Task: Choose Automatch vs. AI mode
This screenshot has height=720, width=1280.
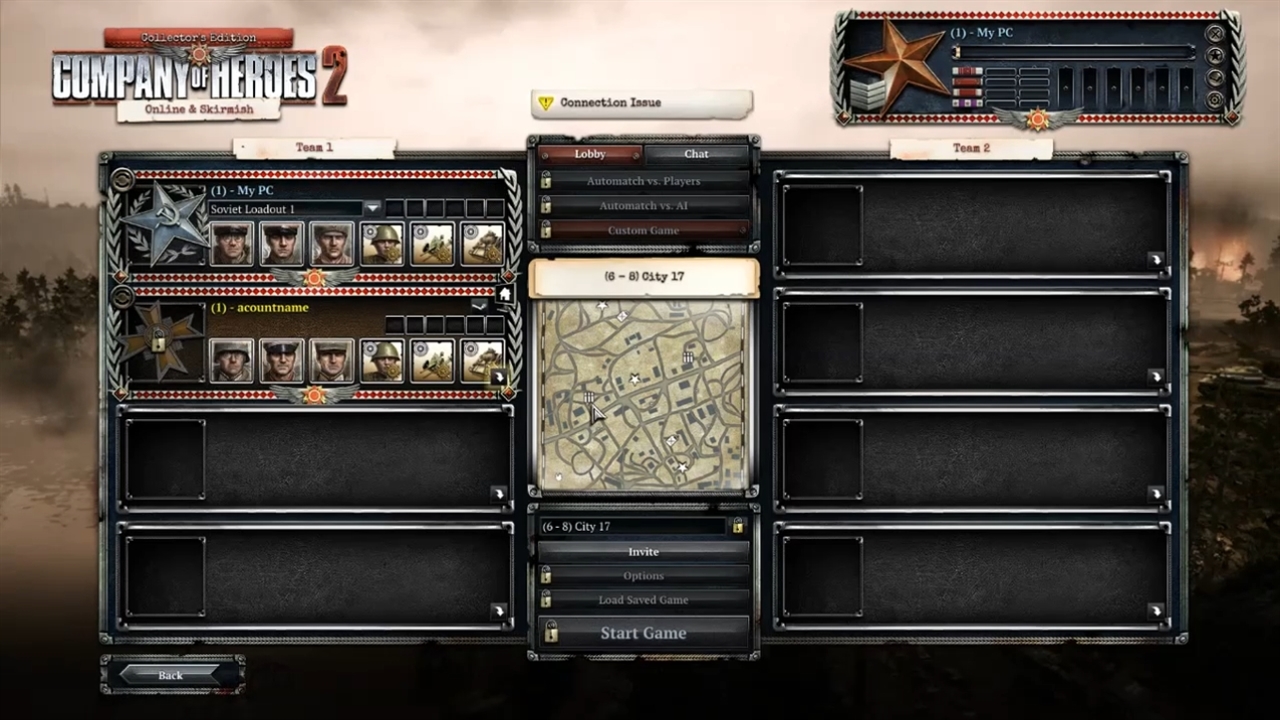Action: click(x=643, y=206)
